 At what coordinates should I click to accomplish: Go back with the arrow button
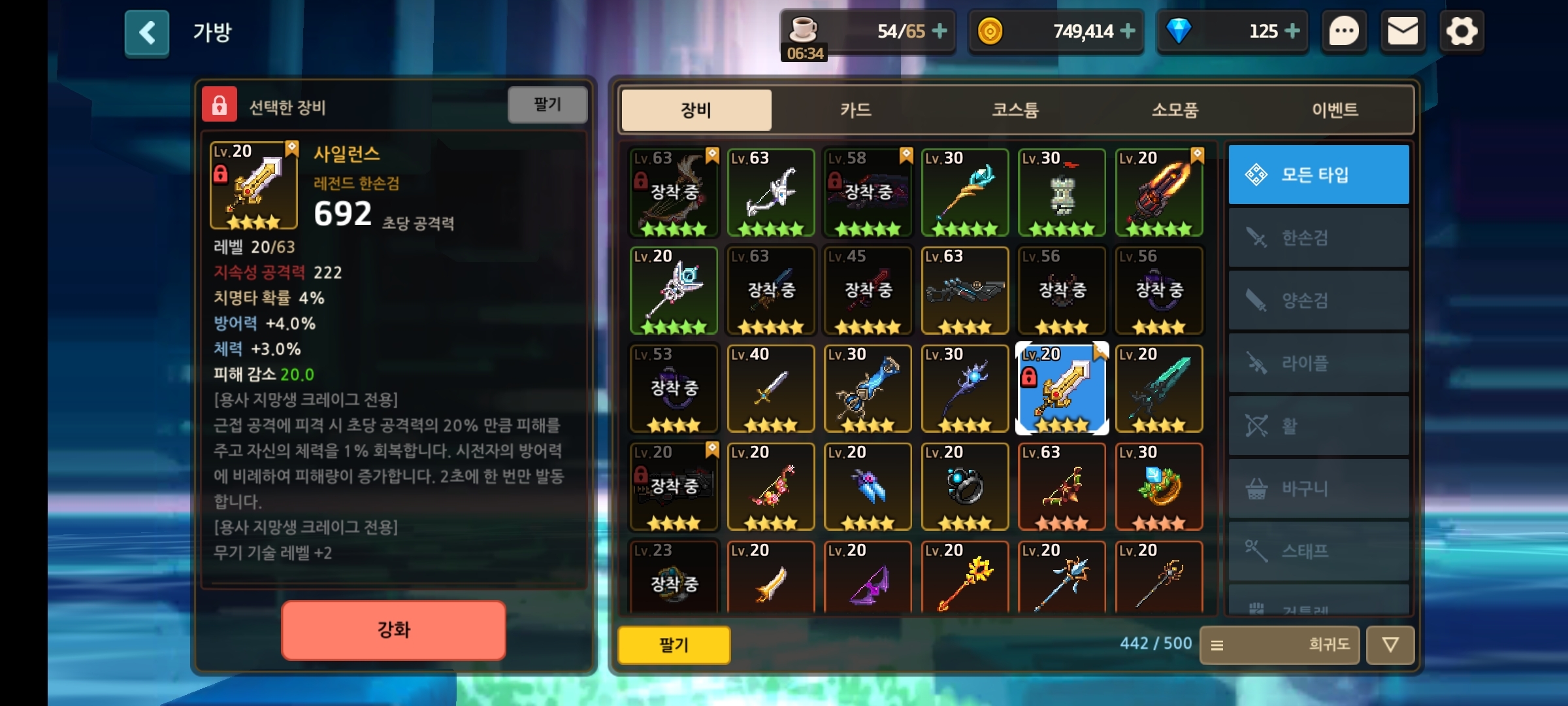click(x=147, y=33)
